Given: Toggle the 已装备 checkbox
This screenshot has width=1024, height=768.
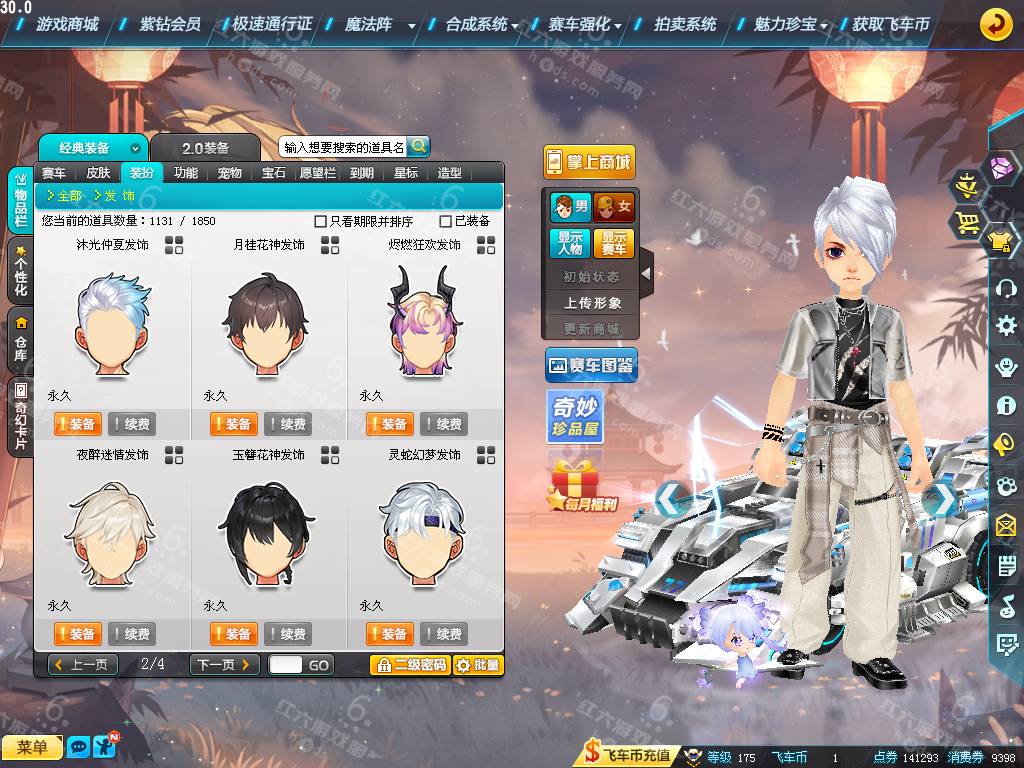Looking at the screenshot, I should pyautogui.click(x=446, y=221).
